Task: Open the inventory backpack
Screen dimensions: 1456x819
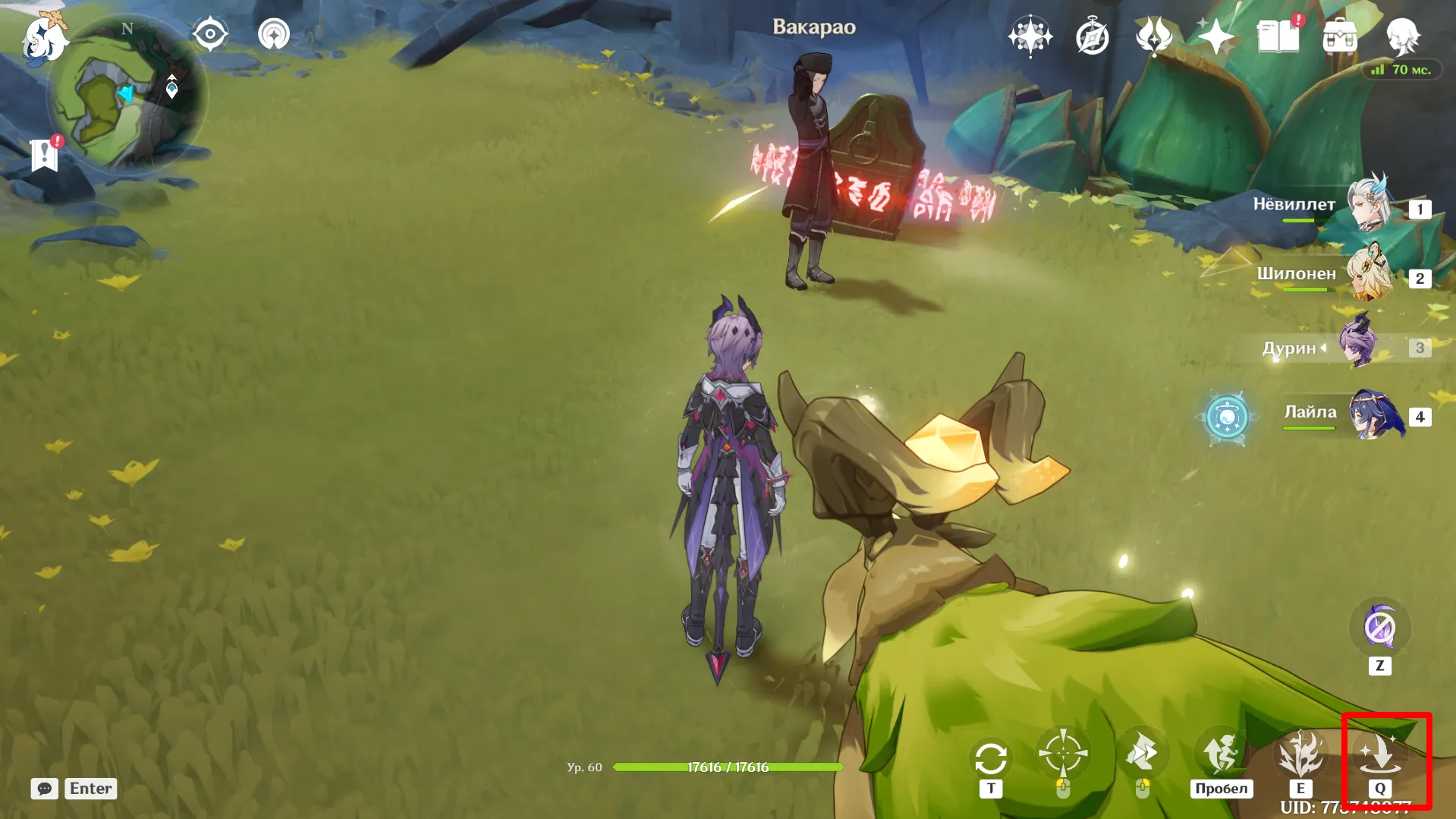Action: pyautogui.click(x=1340, y=36)
